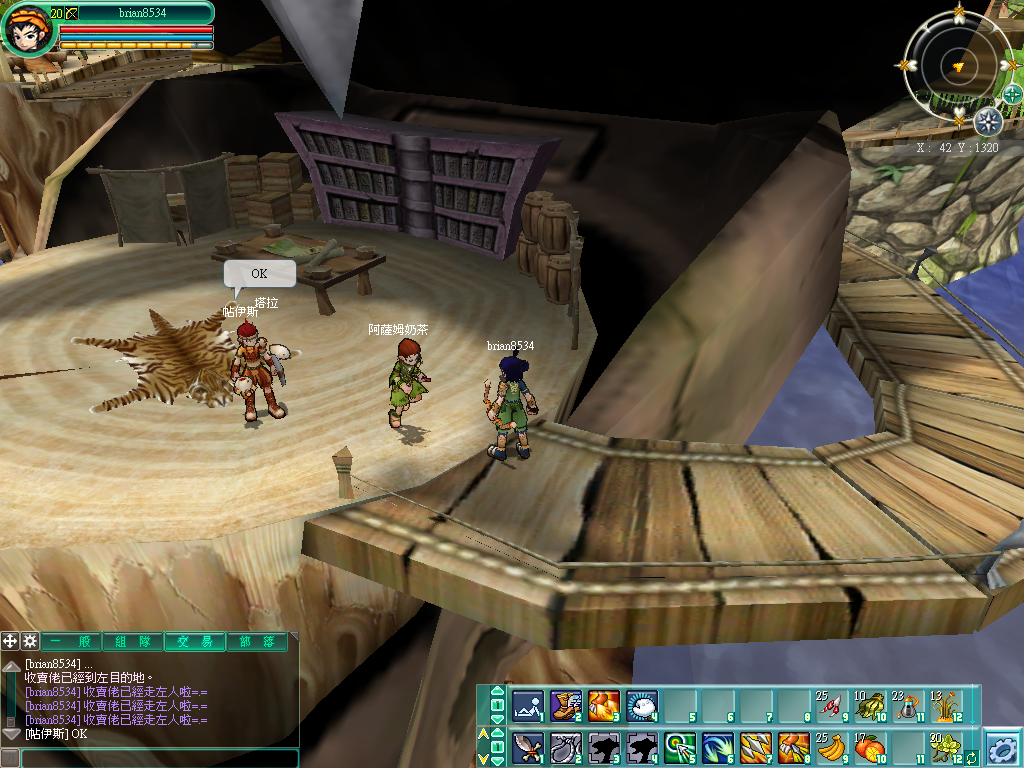Click the player portrait avatar

(27, 32)
